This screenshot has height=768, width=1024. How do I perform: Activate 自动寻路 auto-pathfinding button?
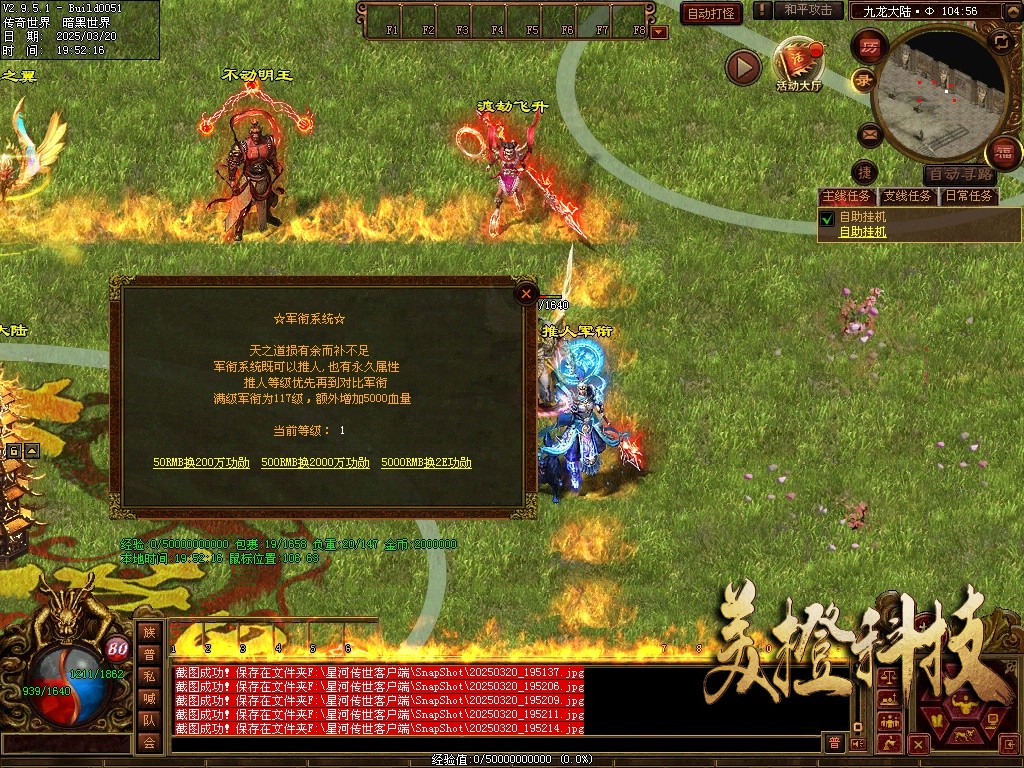coord(960,174)
